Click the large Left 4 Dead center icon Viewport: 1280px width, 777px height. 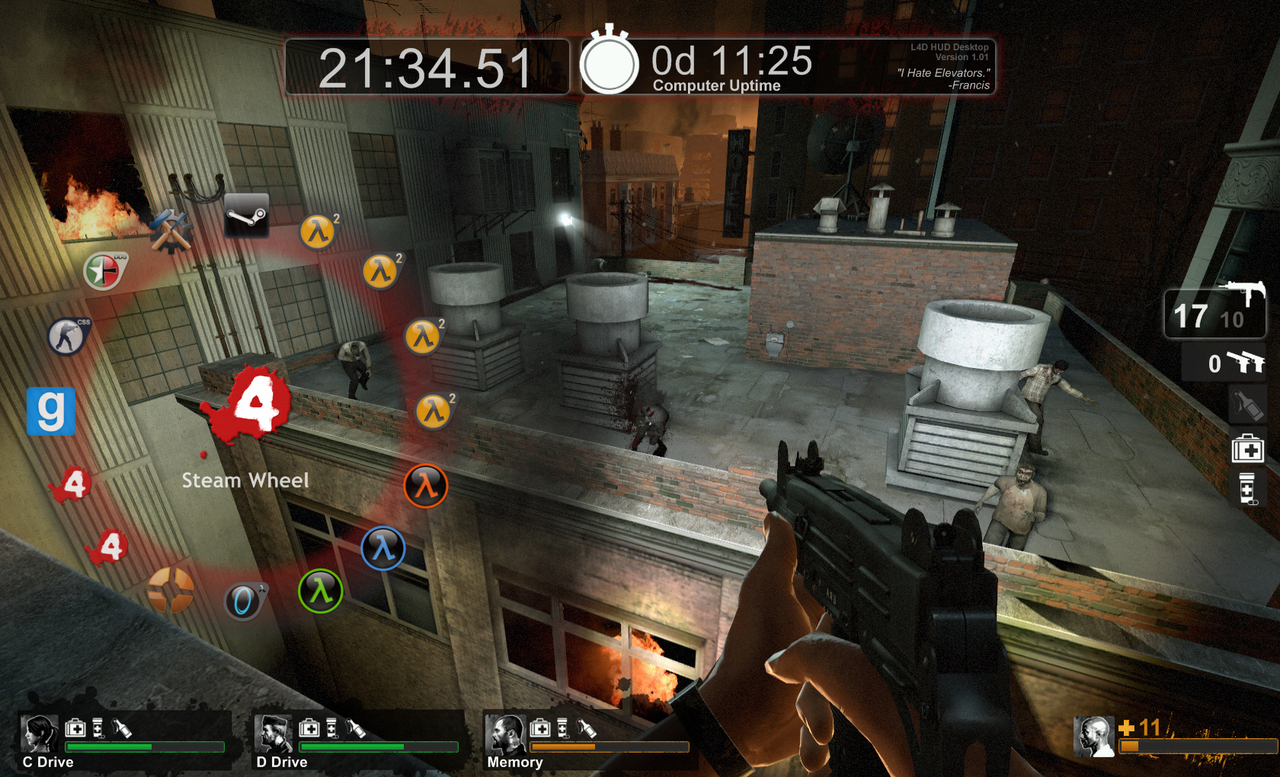point(249,400)
